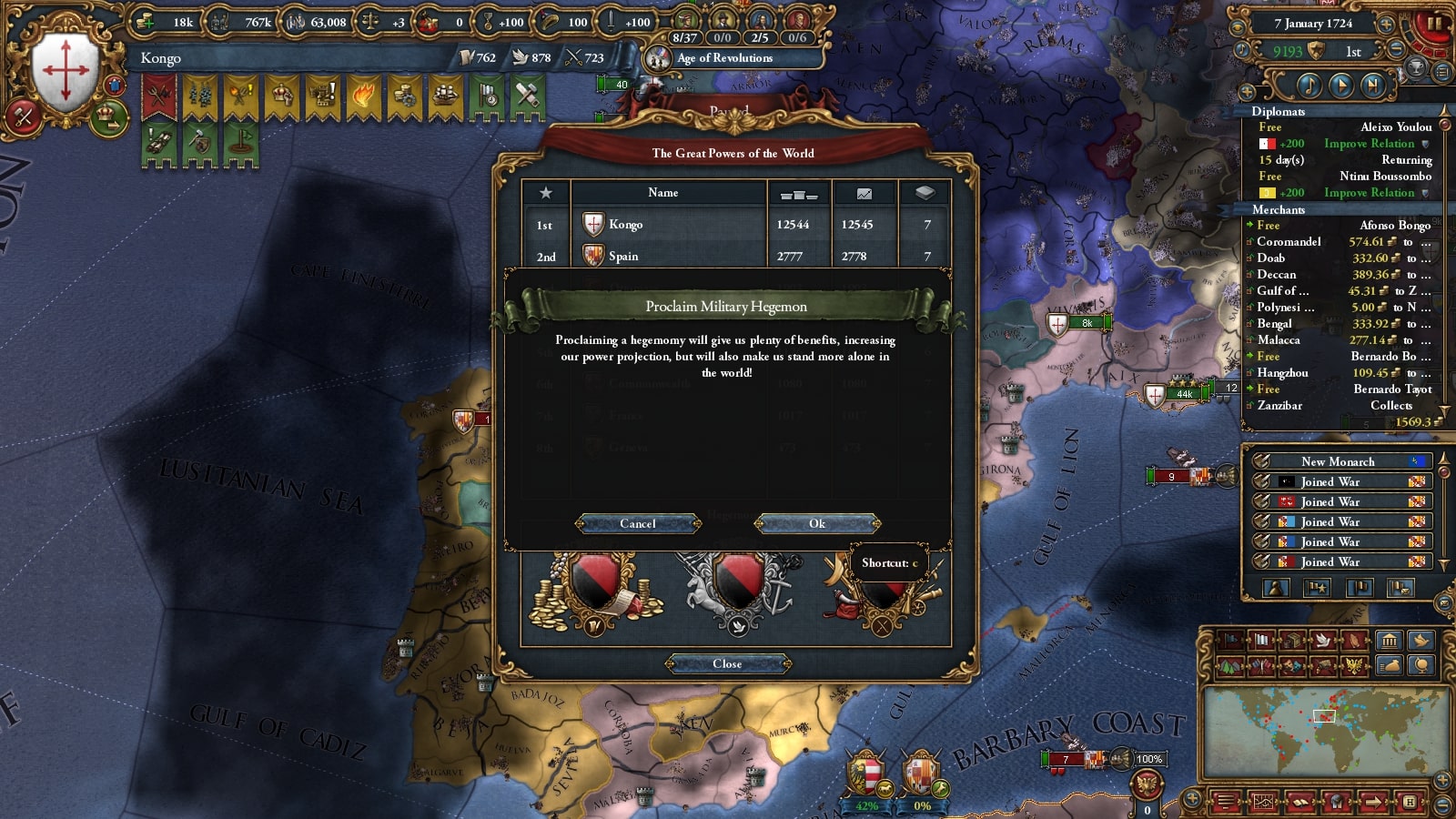This screenshot has width=1456, height=819.
Task: Dismiss the New Monarch notification
Action: tap(1338, 461)
